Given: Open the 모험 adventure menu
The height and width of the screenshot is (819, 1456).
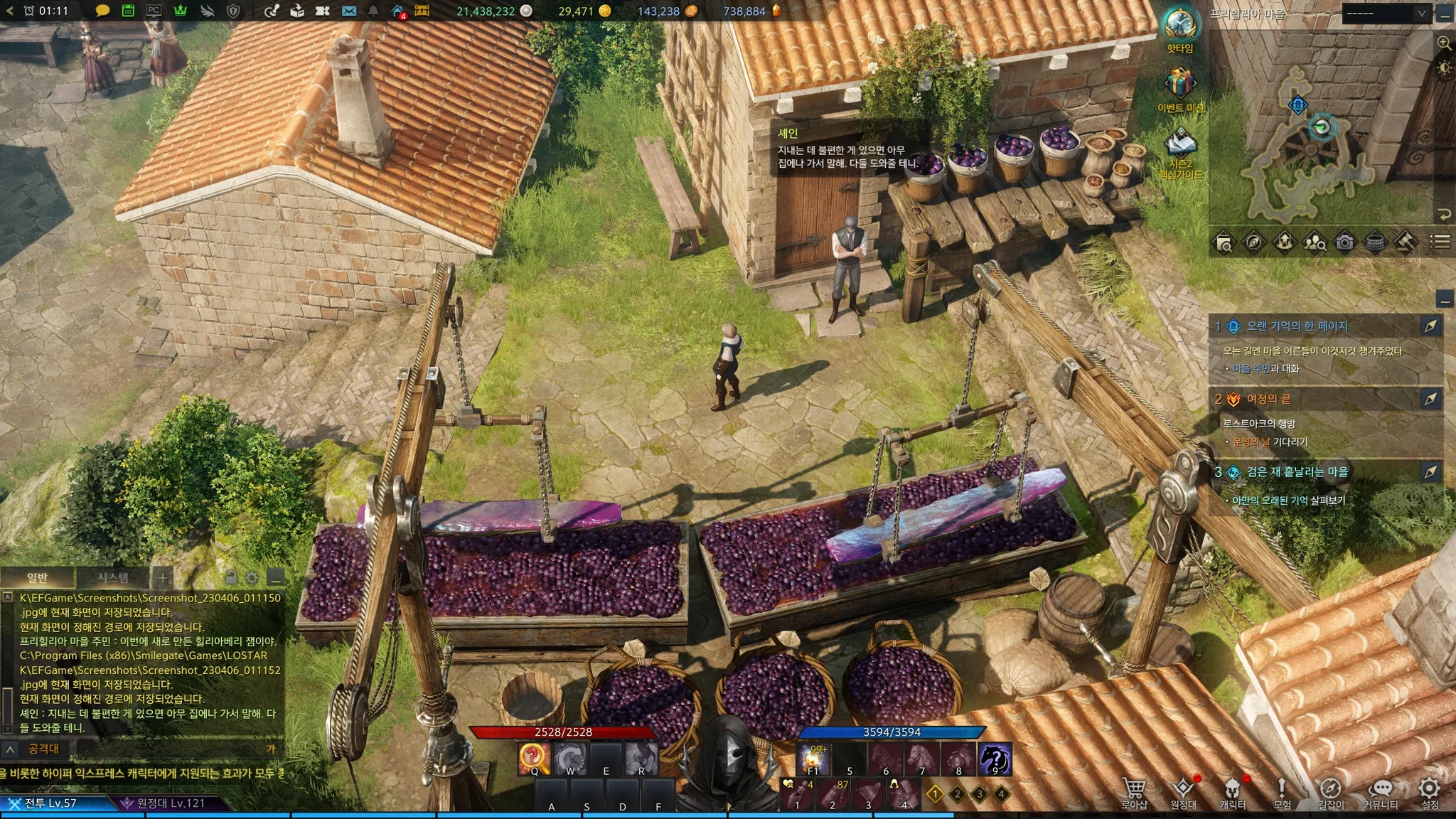Looking at the screenshot, I should pyautogui.click(x=1282, y=791).
